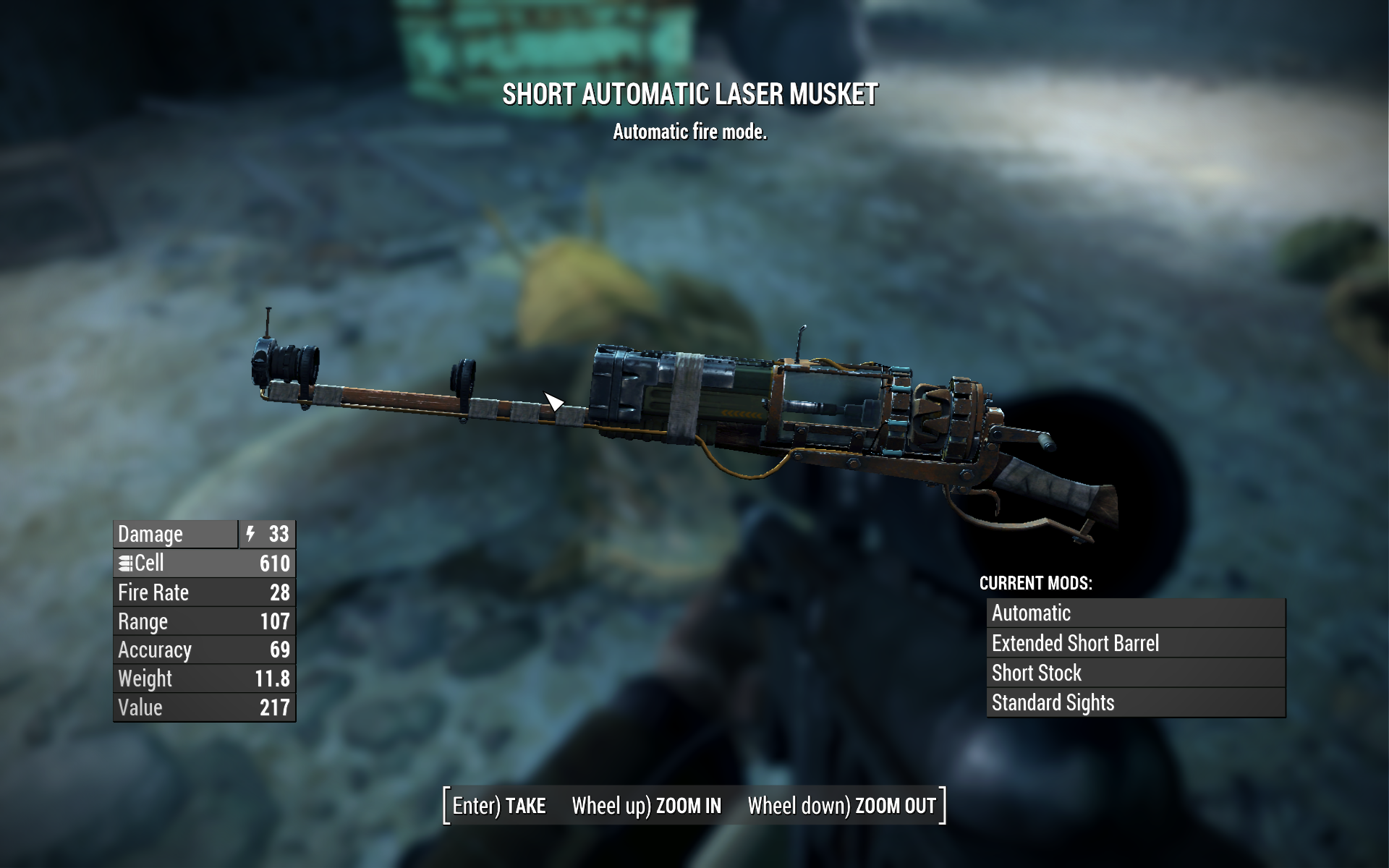
Task: Choose Zoom In on the weapon preview
Action: pyautogui.click(x=647, y=806)
